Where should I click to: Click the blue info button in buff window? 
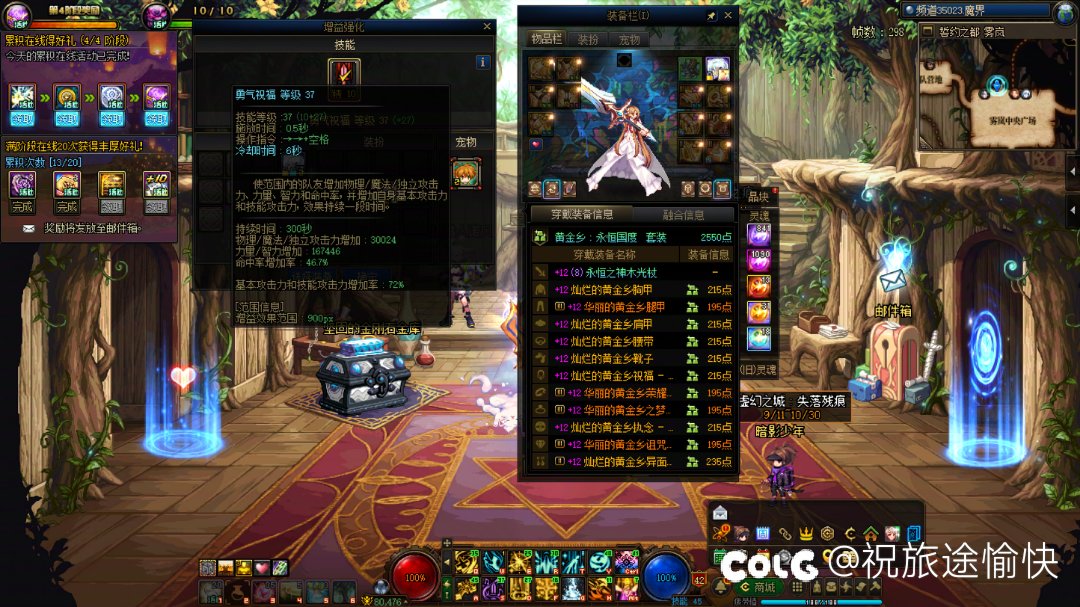pyautogui.click(x=483, y=62)
